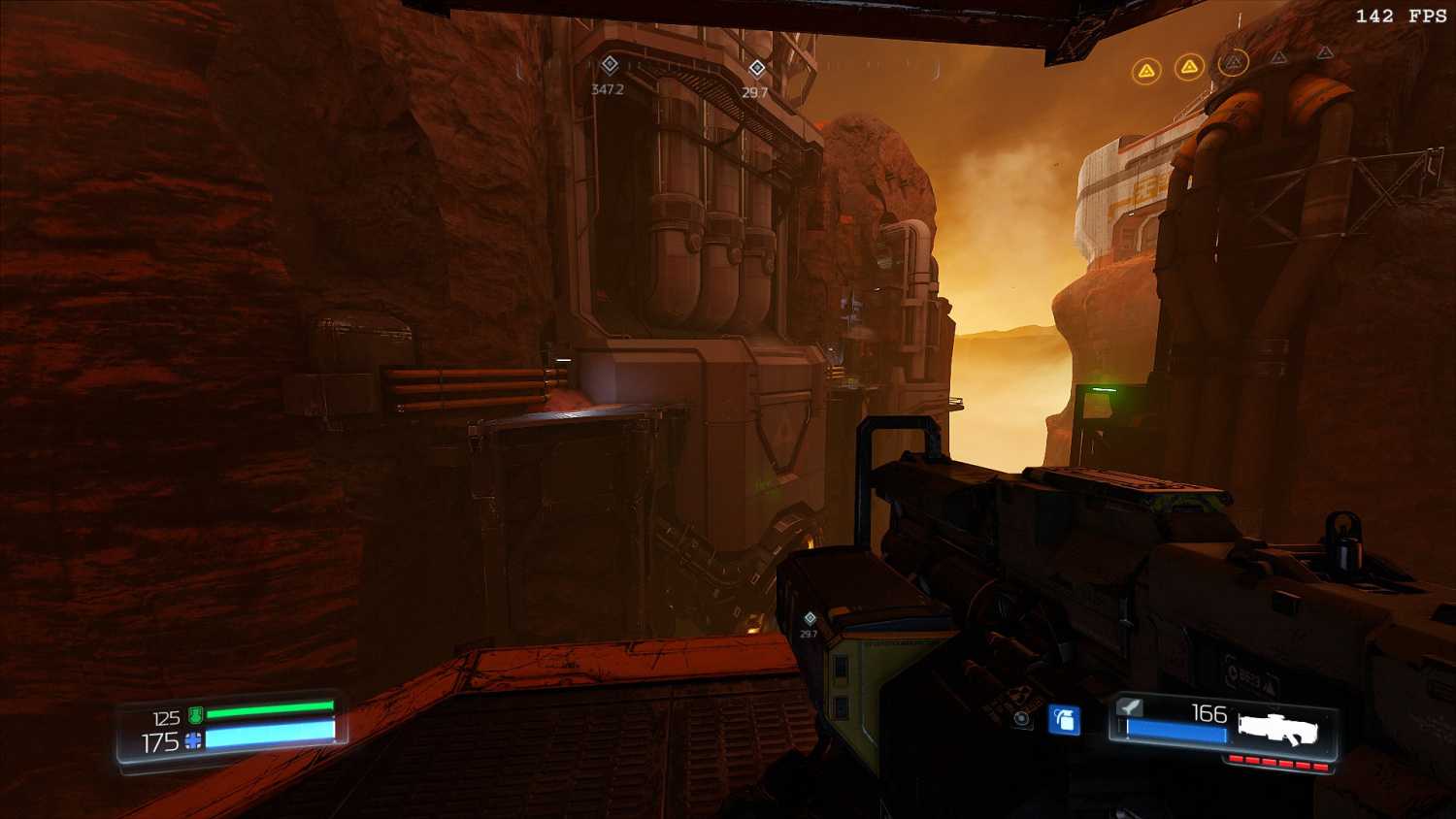Viewport: 1456px width, 819px height.
Task: Select the grey missile weapon-mod icon
Action: click(1130, 707)
